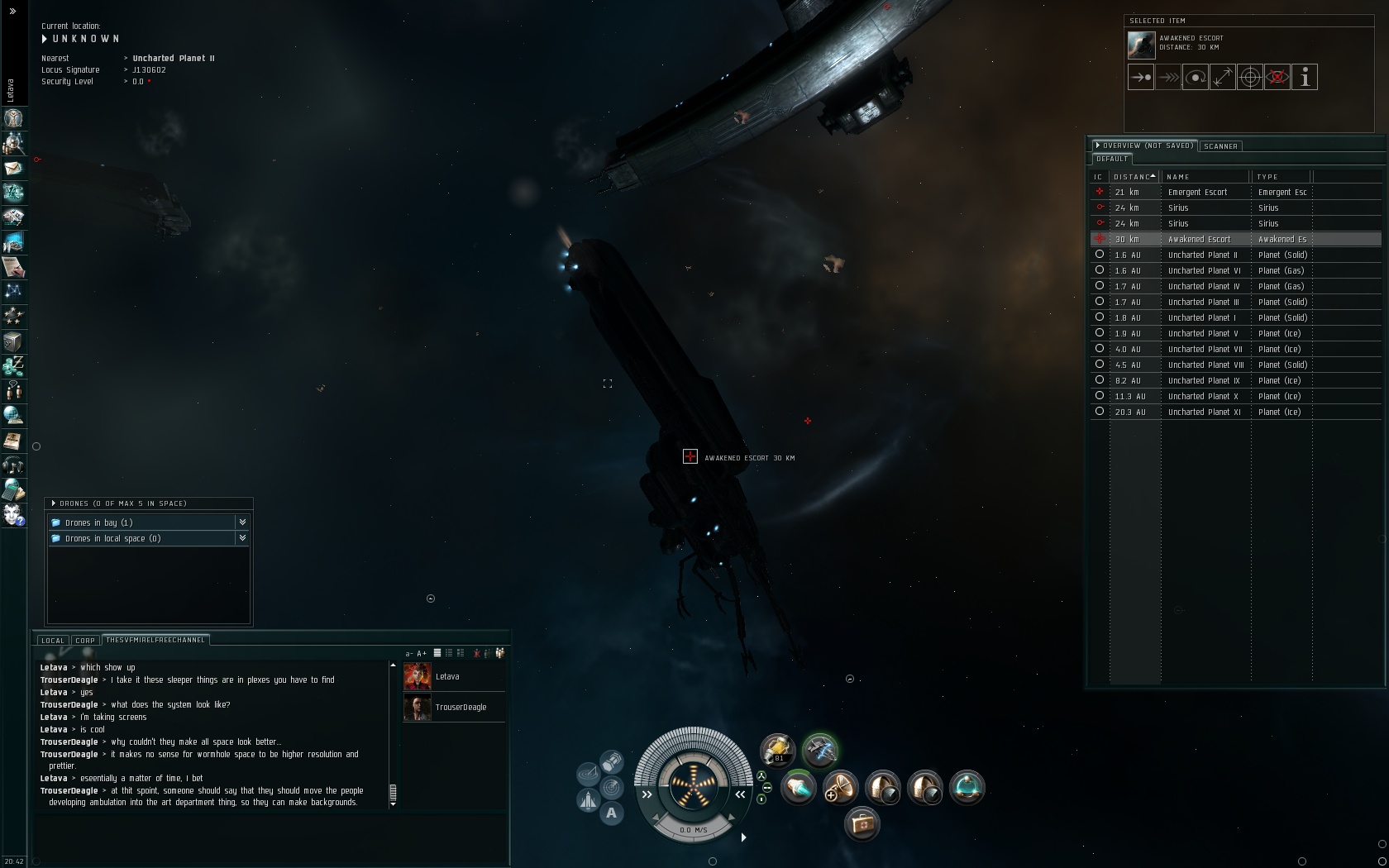Screen dimensions: 1389x868
Task: Open the mail envelope icon
Action: click(x=13, y=168)
